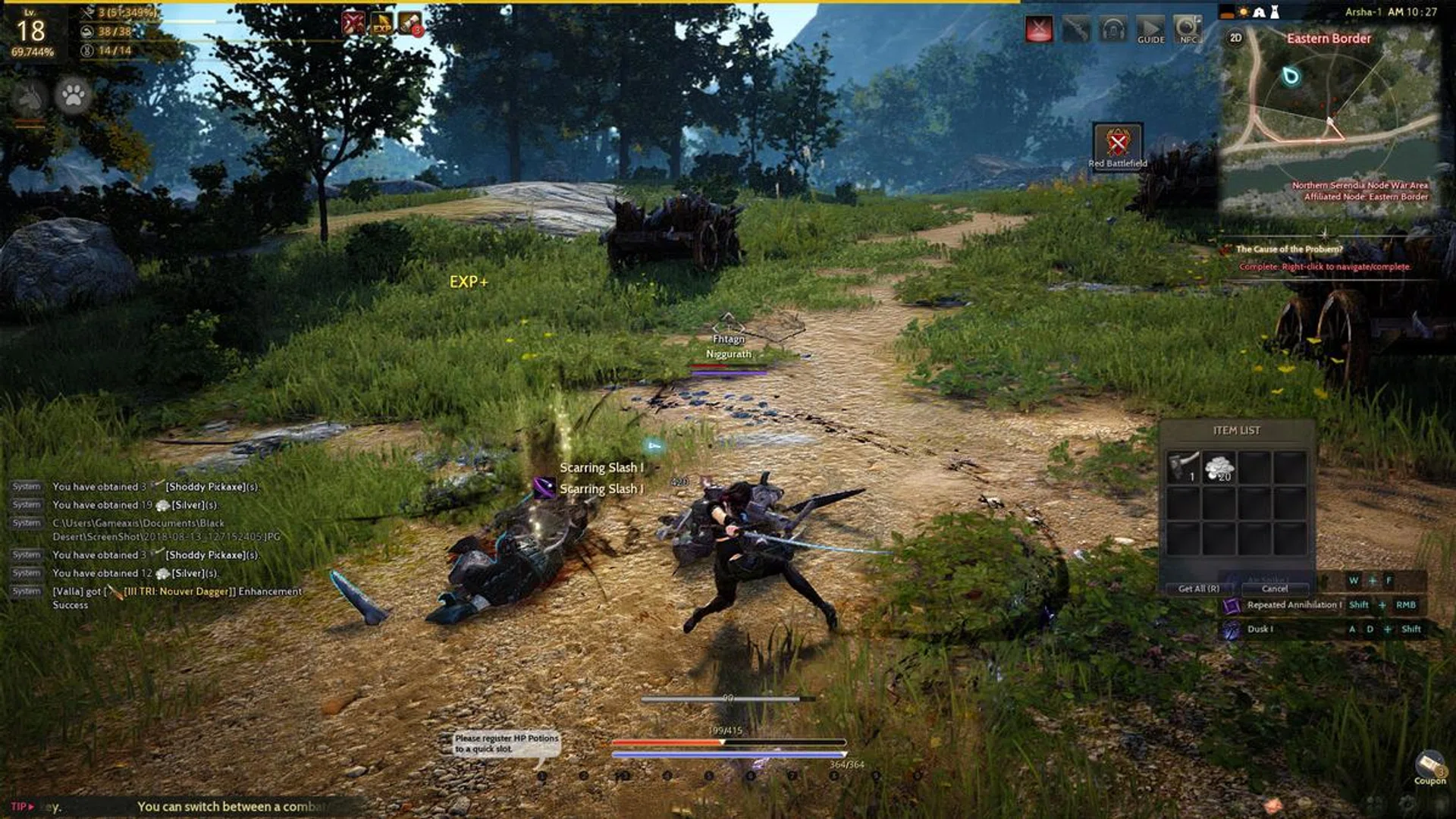Viewport: 1456px width, 819px height.
Task: Open the GUIDE video button
Action: tap(1150, 30)
